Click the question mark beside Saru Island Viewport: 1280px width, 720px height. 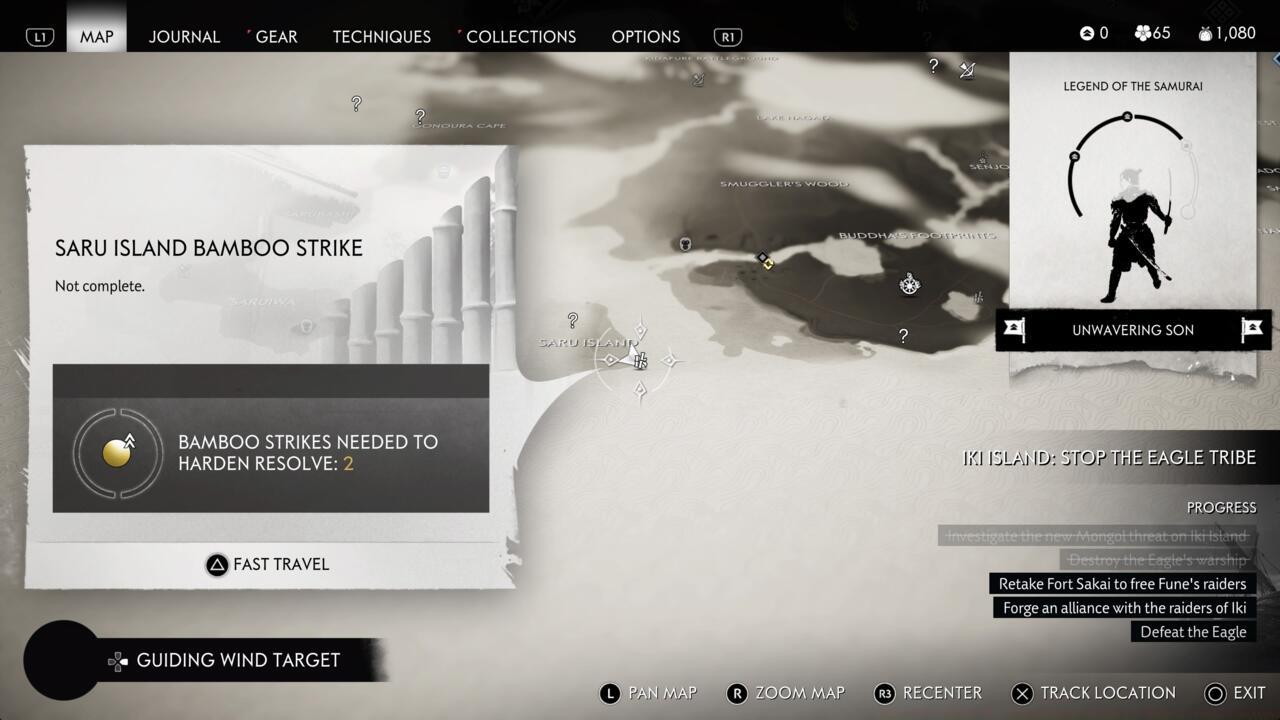click(572, 320)
